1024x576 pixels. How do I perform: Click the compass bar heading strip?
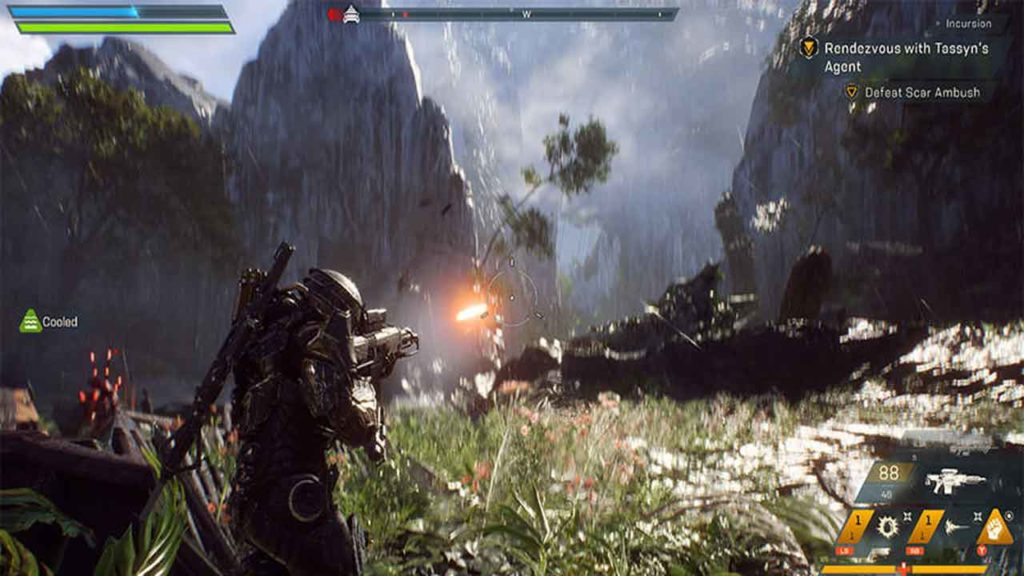pyautogui.click(x=520, y=15)
